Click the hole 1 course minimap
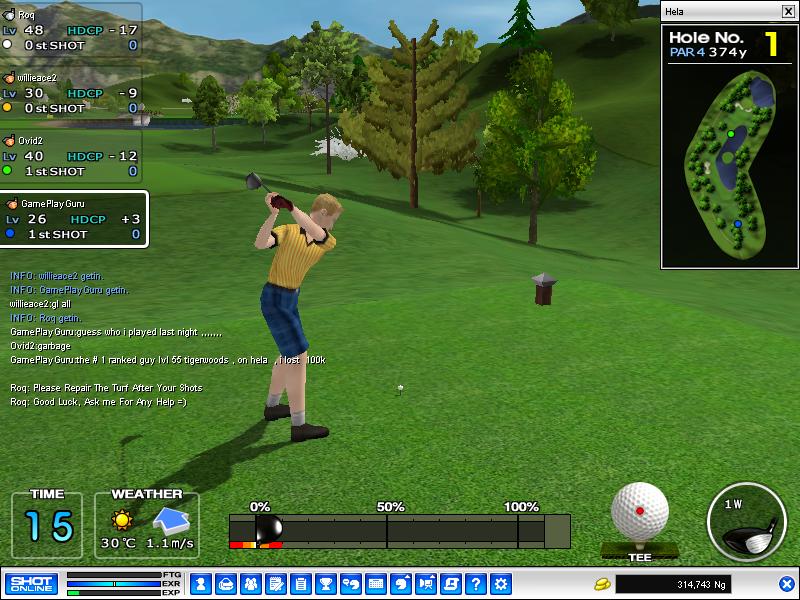This screenshot has width=800, height=600. point(730,160)
